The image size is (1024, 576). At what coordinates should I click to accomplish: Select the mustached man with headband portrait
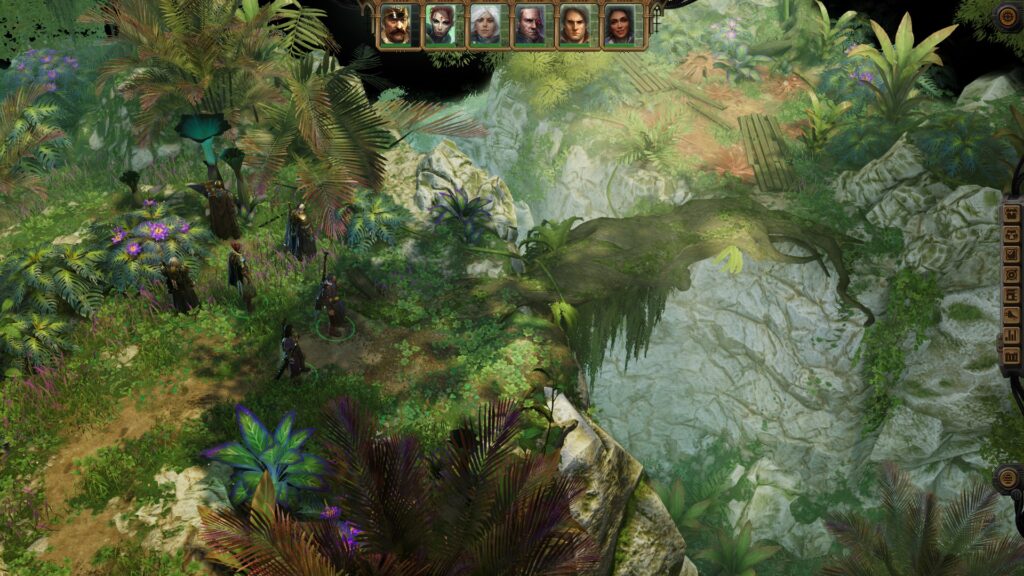click(396, 25)
